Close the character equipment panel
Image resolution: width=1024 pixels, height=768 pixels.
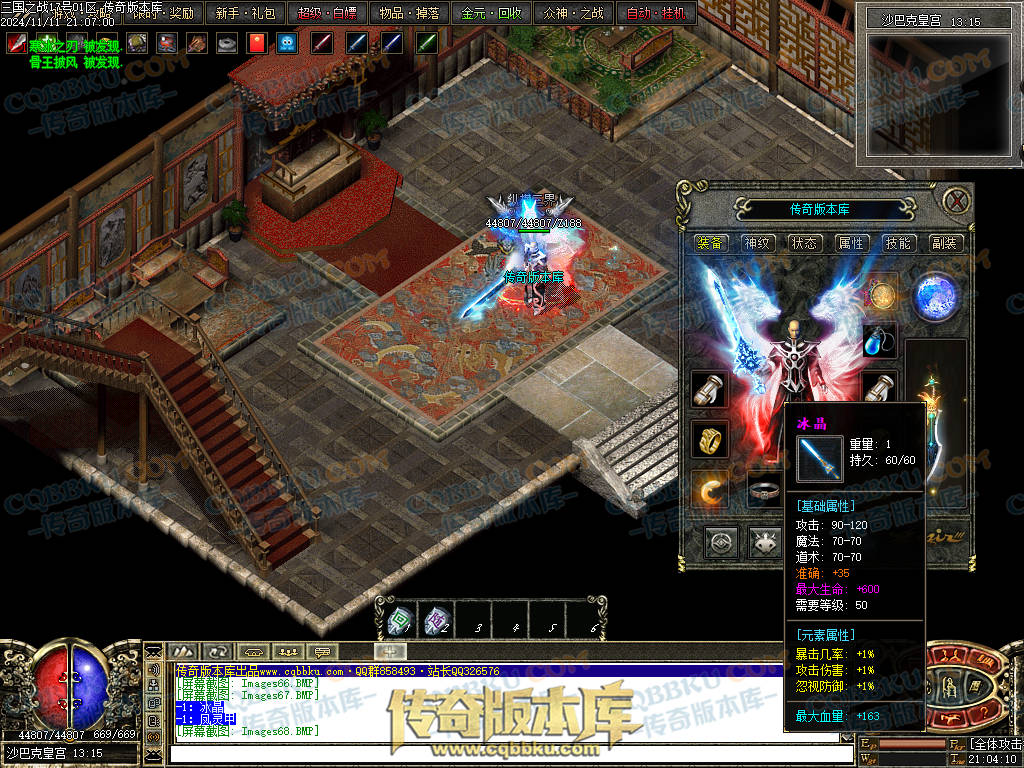(x=957, y=200)
